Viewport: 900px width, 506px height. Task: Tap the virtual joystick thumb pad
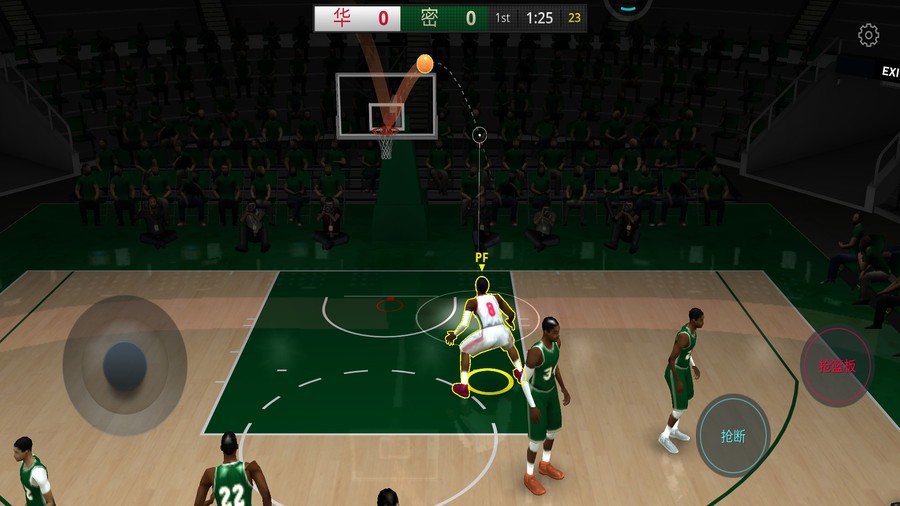[125, 364]
